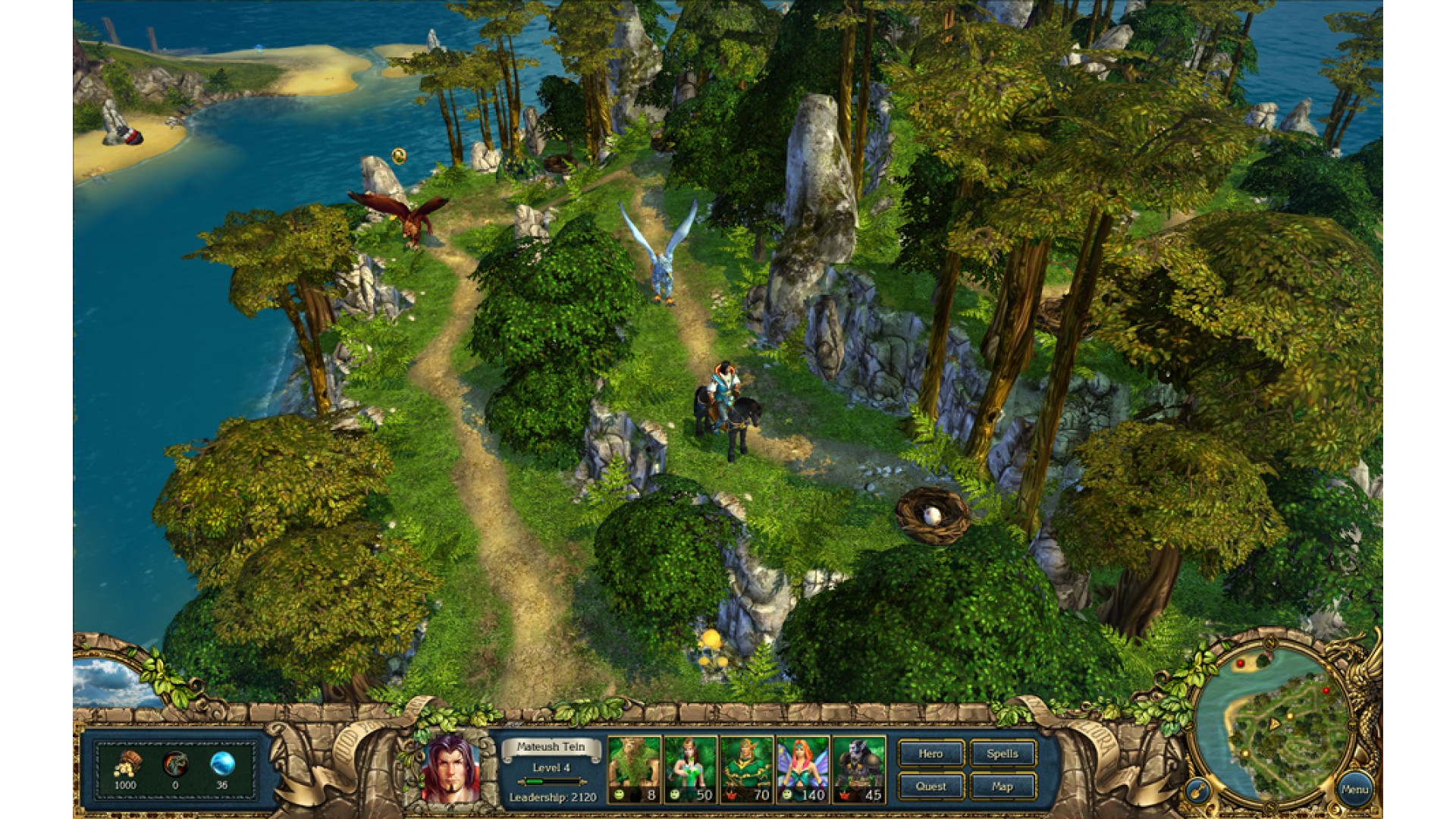Select Mateush Tein's hero portrait

(x=450, y=769)
